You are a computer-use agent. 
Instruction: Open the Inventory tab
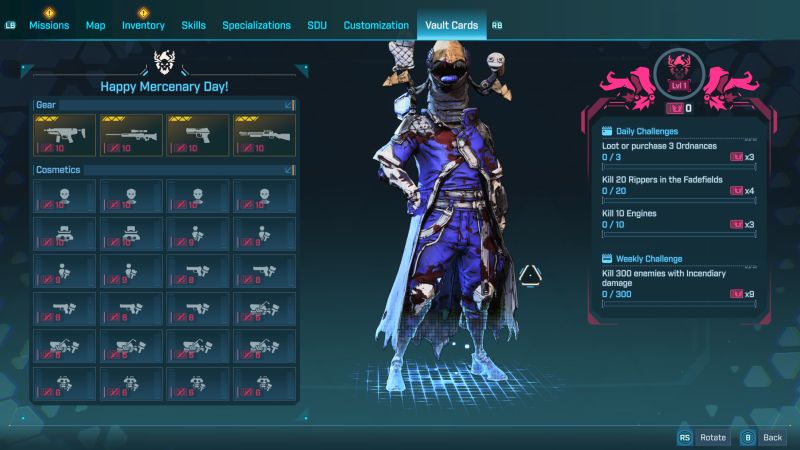[143, 25]
